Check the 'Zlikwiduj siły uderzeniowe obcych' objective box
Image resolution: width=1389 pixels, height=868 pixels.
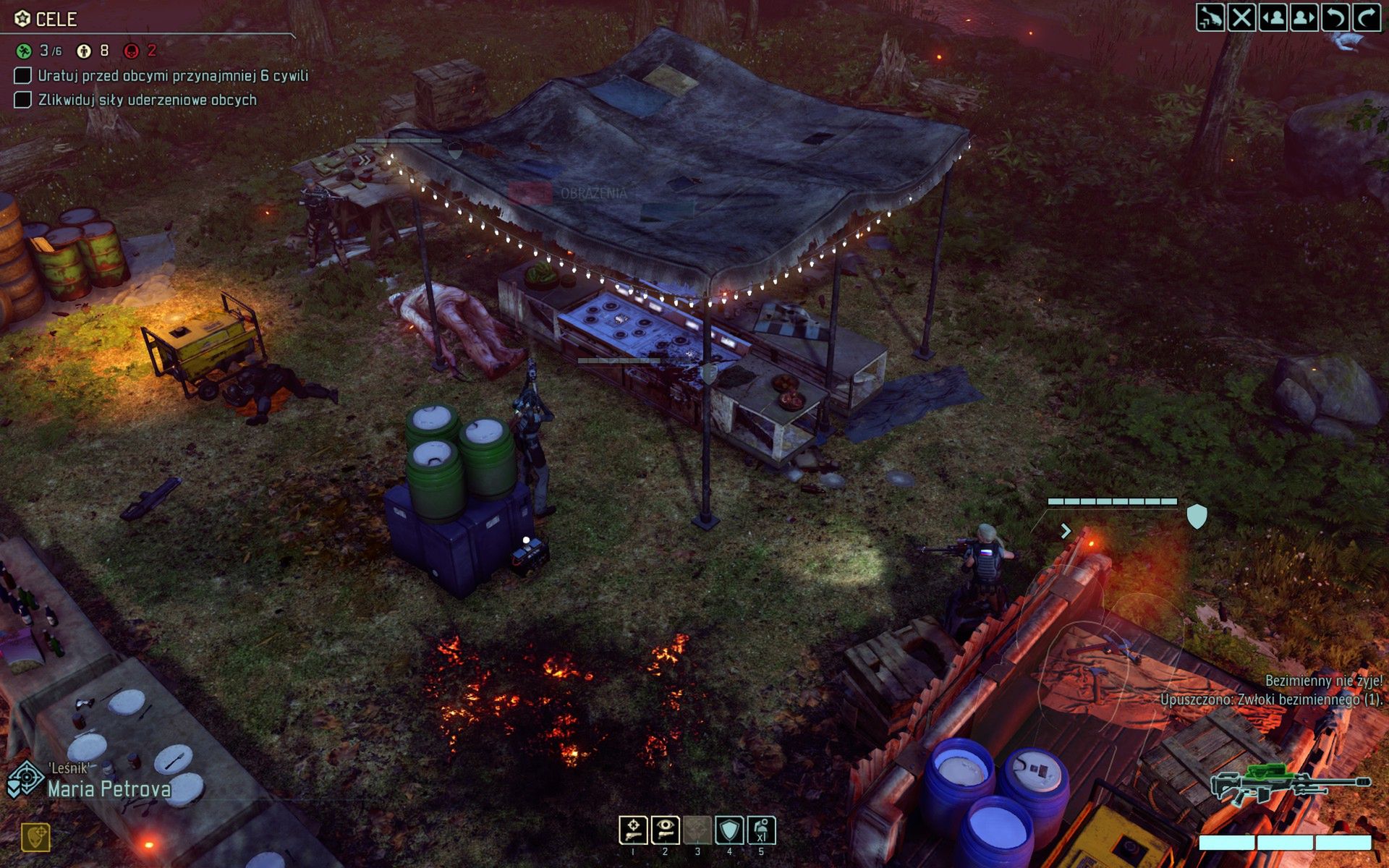[21, 101]
